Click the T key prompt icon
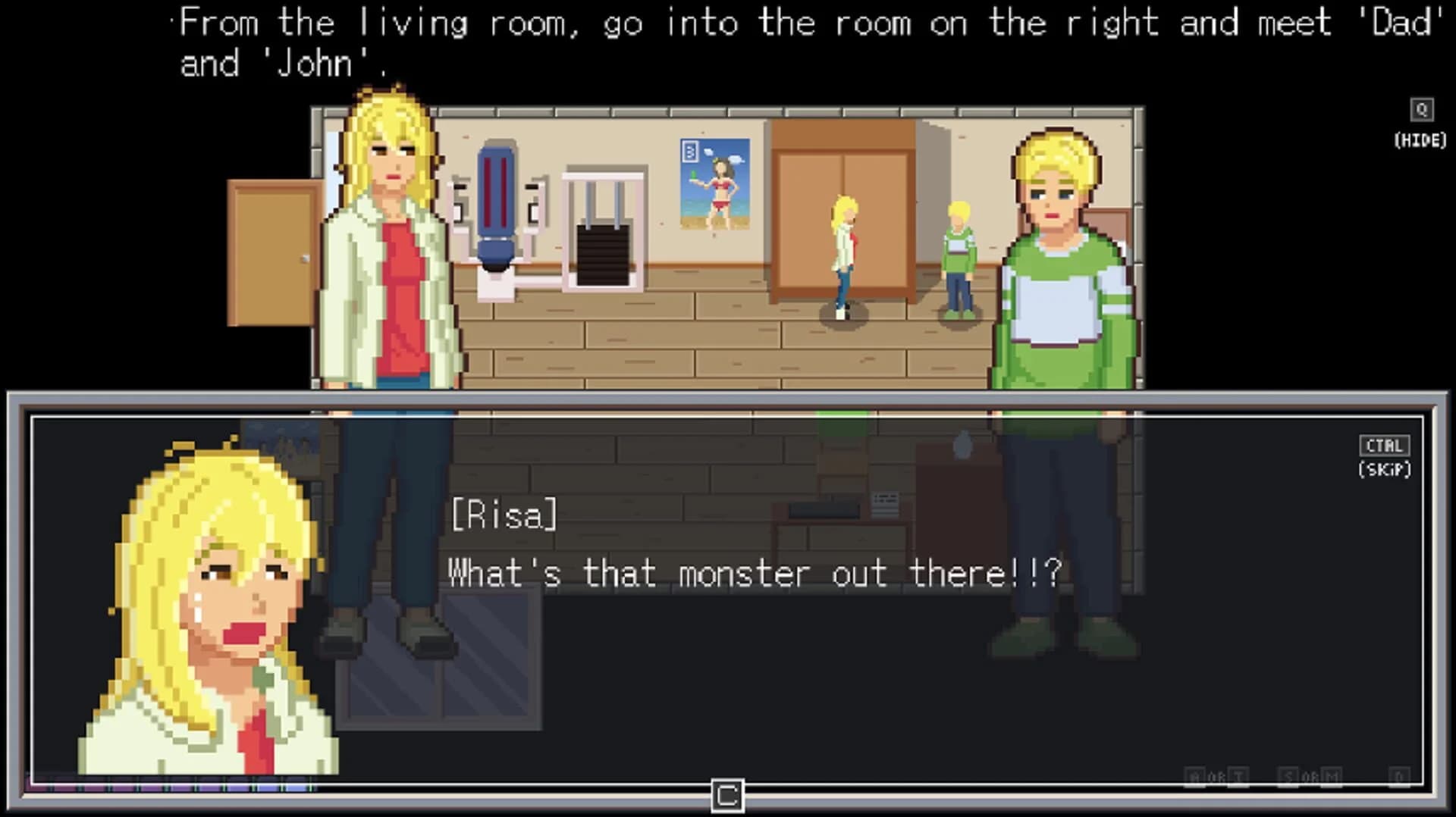The width and height of the screenshot is (1456, 817). (x=1238, y=774)
